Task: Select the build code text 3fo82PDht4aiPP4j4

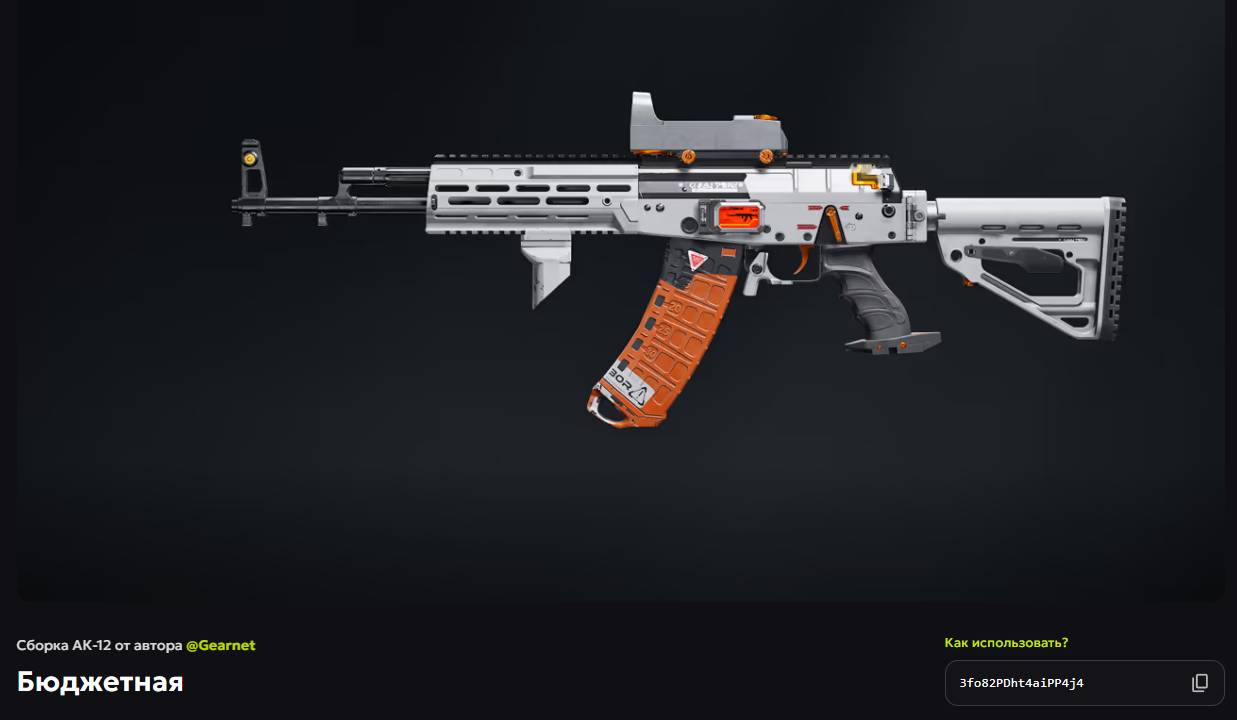Action: pos(1021,683)
